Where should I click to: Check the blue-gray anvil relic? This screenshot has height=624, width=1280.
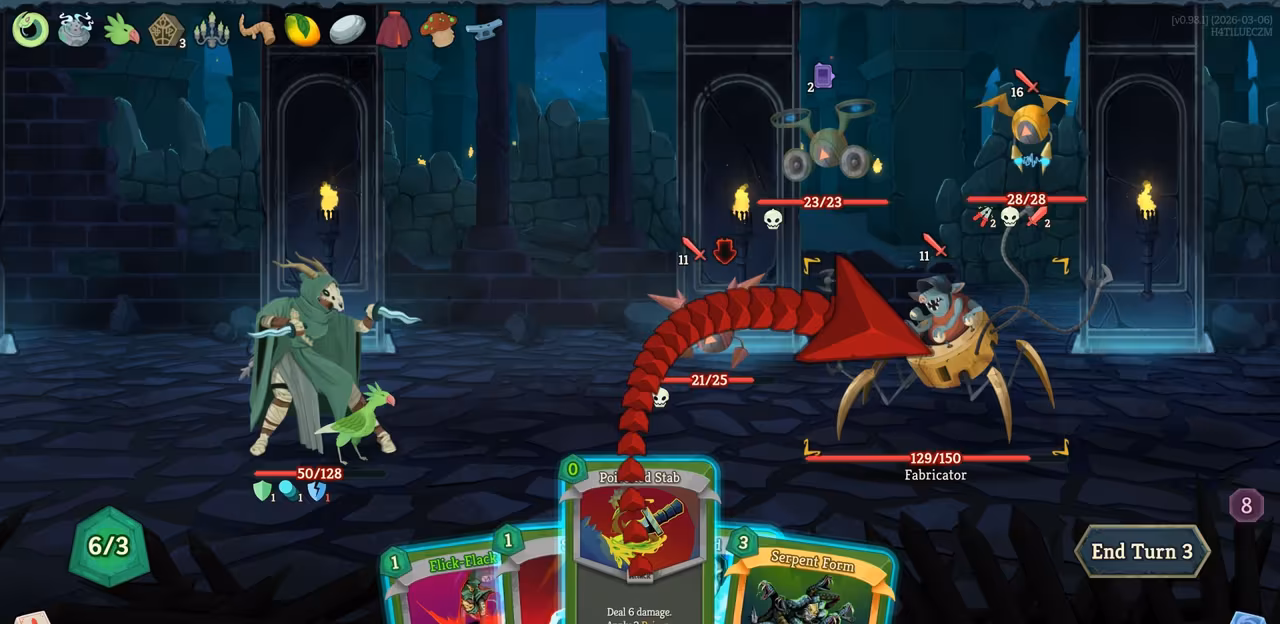pyautogui.click(x=484, y=29)
